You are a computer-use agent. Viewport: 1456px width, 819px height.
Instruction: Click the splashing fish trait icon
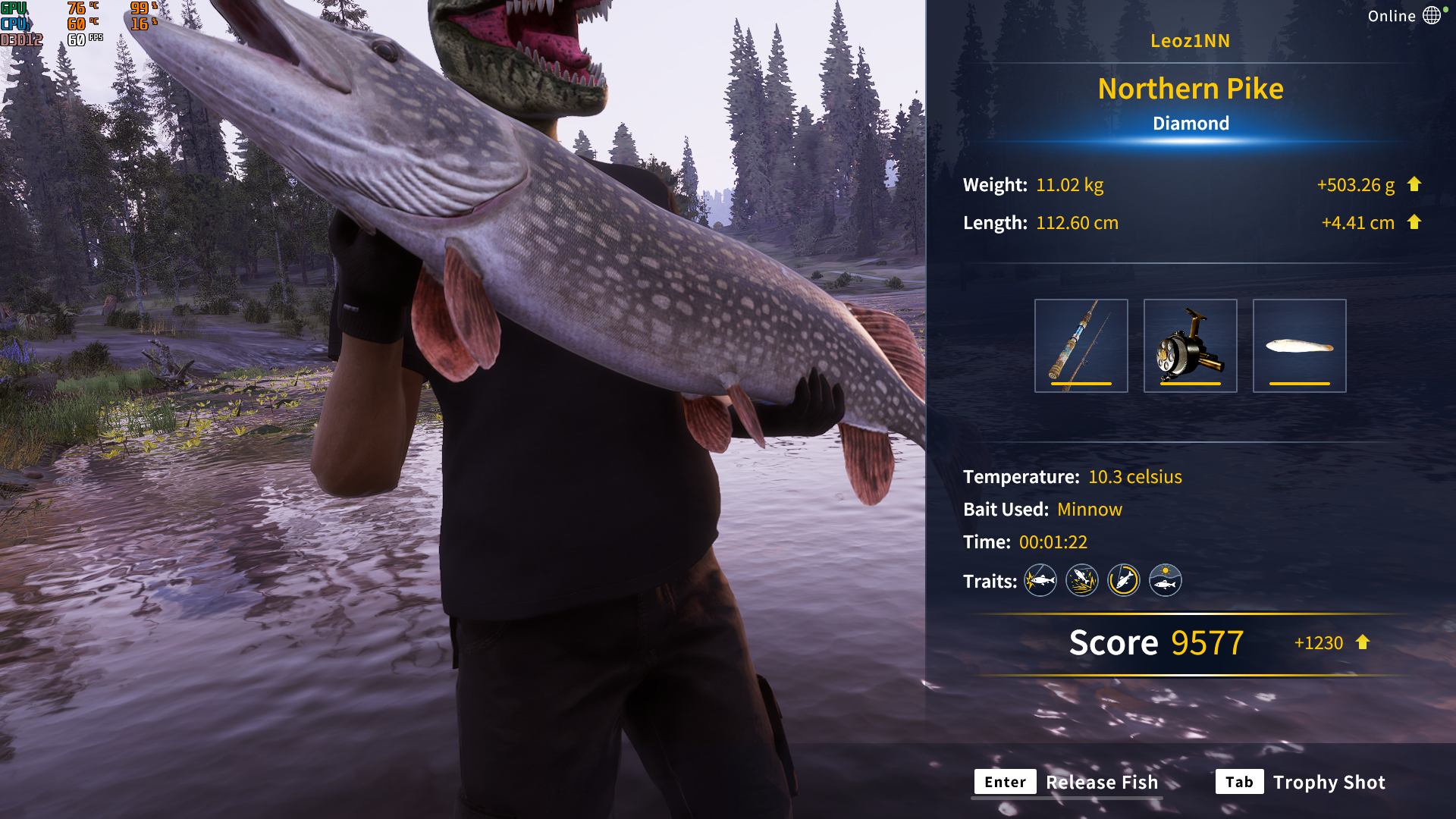click(1081, 580)
